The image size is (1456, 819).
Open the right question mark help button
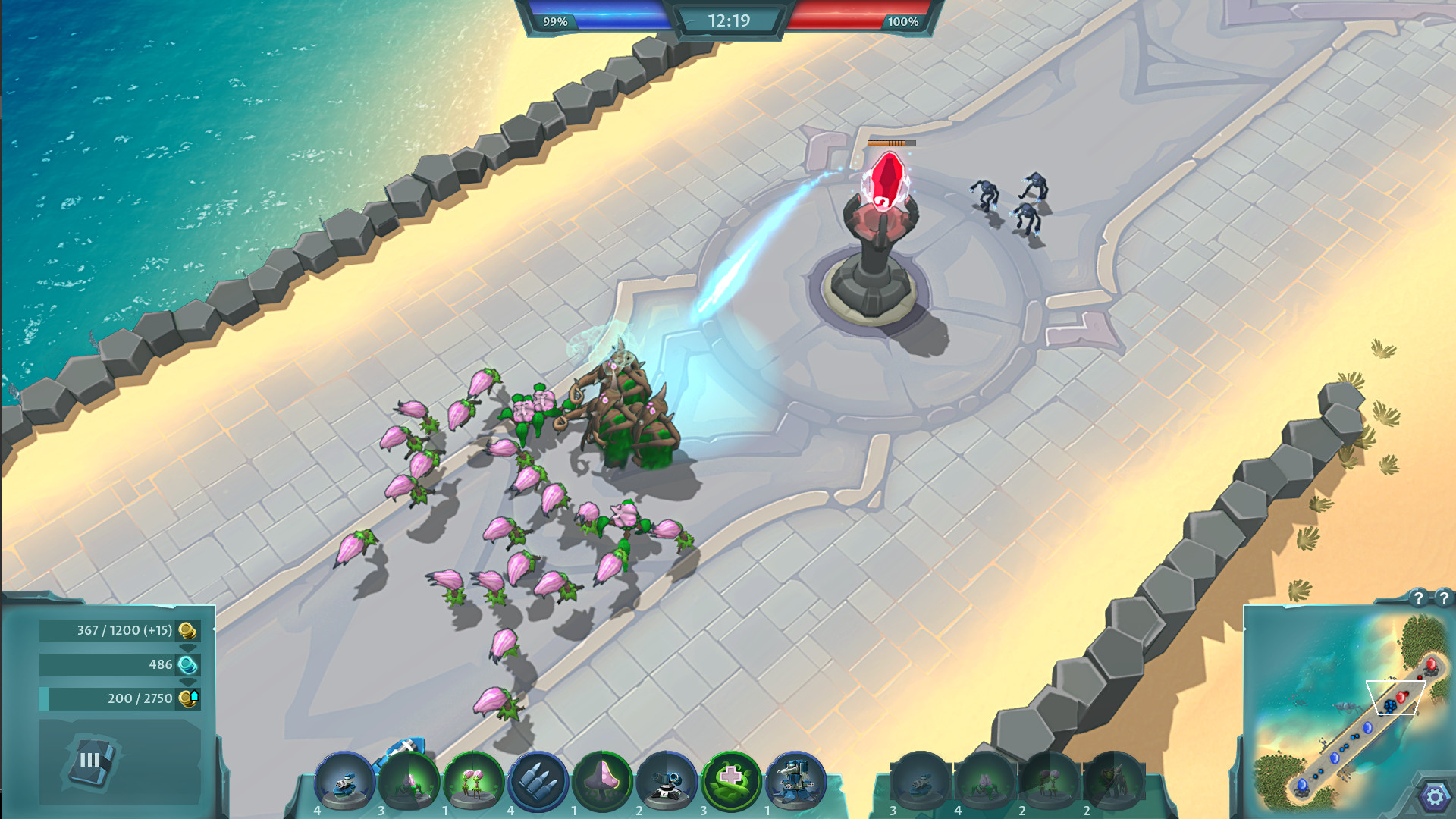1444,598
